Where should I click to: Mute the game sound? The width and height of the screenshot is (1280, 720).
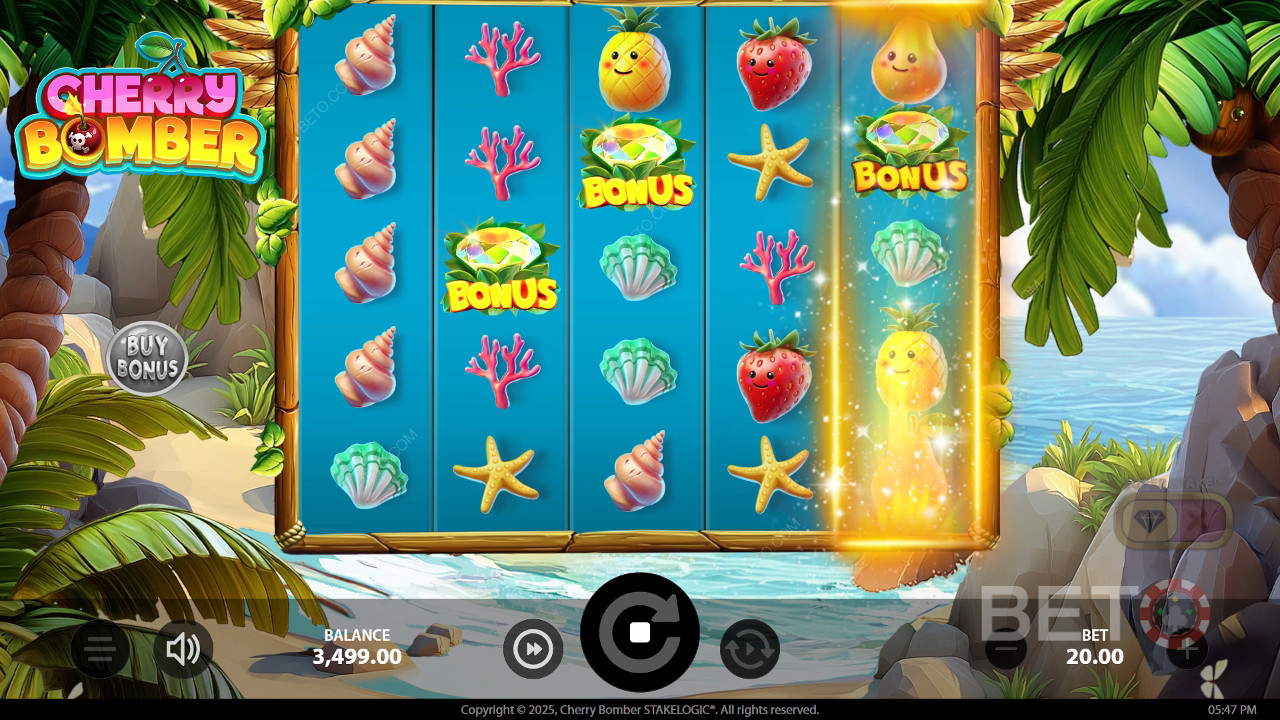pyautogui.click(x=183, y=650)
